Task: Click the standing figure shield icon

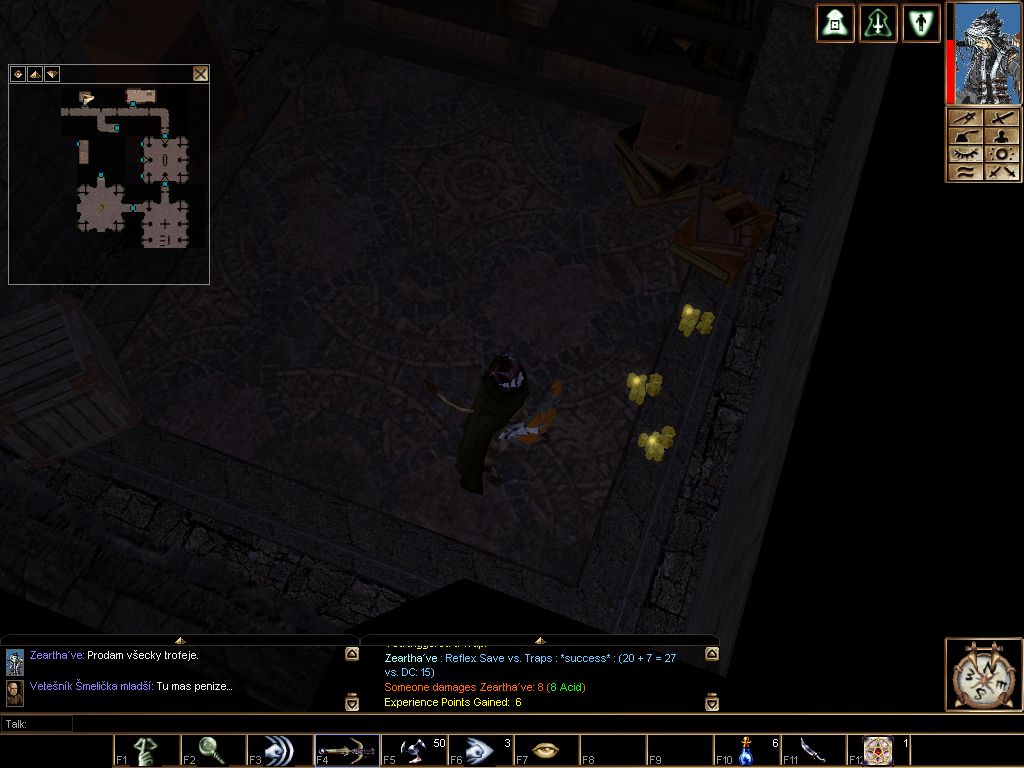Action: tap(921, 23)
